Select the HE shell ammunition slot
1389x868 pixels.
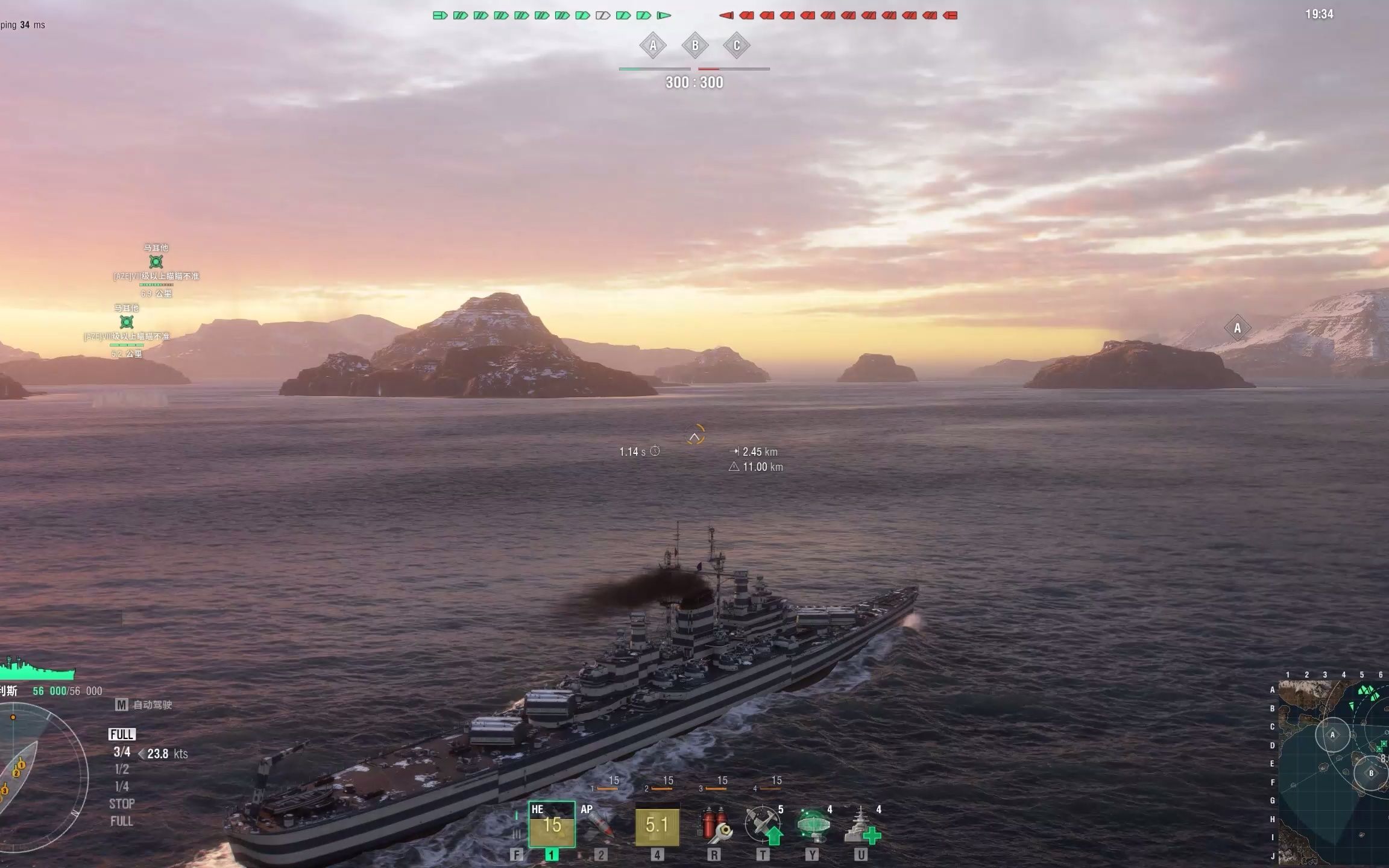coord(552,825)
